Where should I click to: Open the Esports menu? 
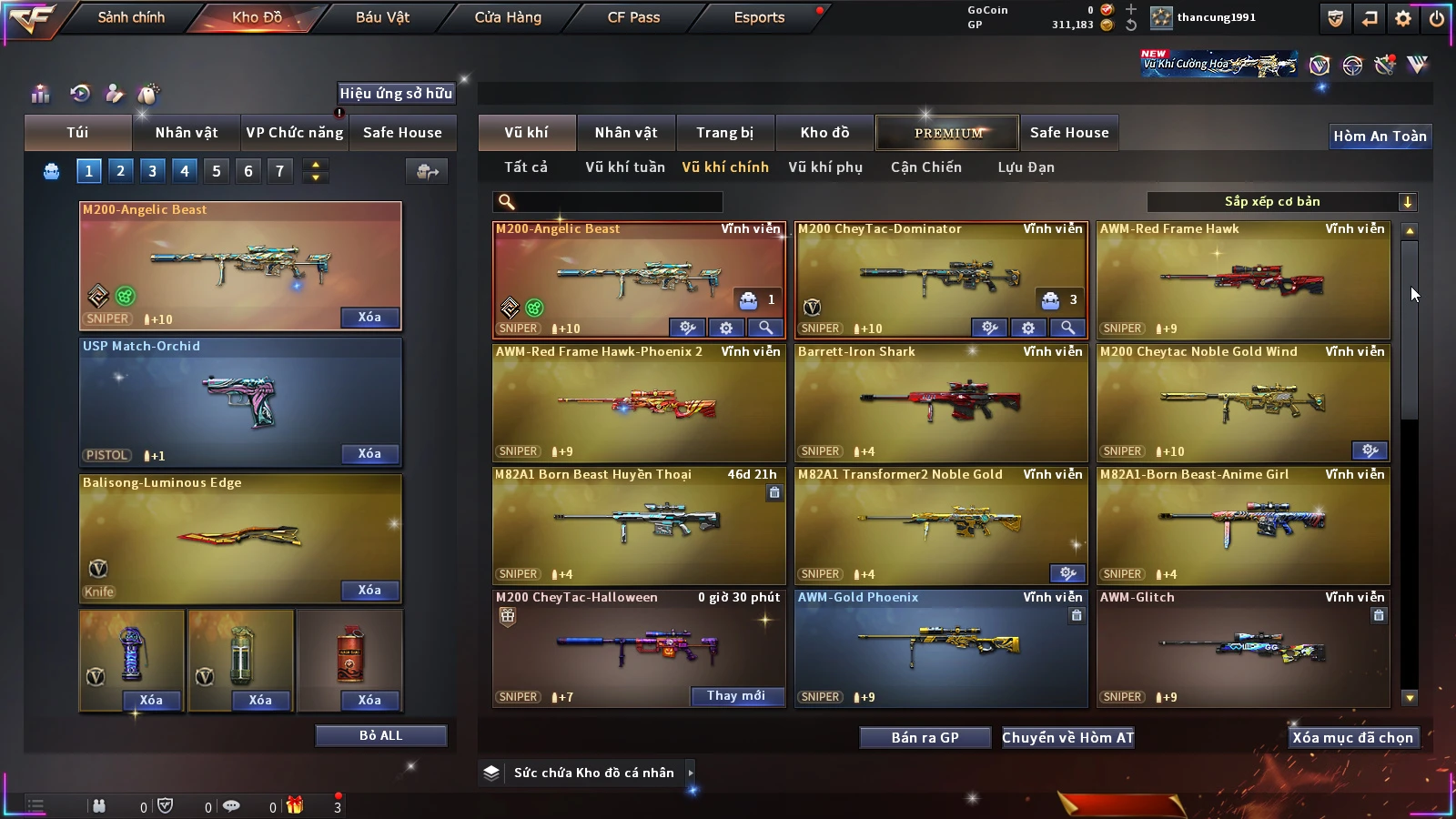click(759, 17)
